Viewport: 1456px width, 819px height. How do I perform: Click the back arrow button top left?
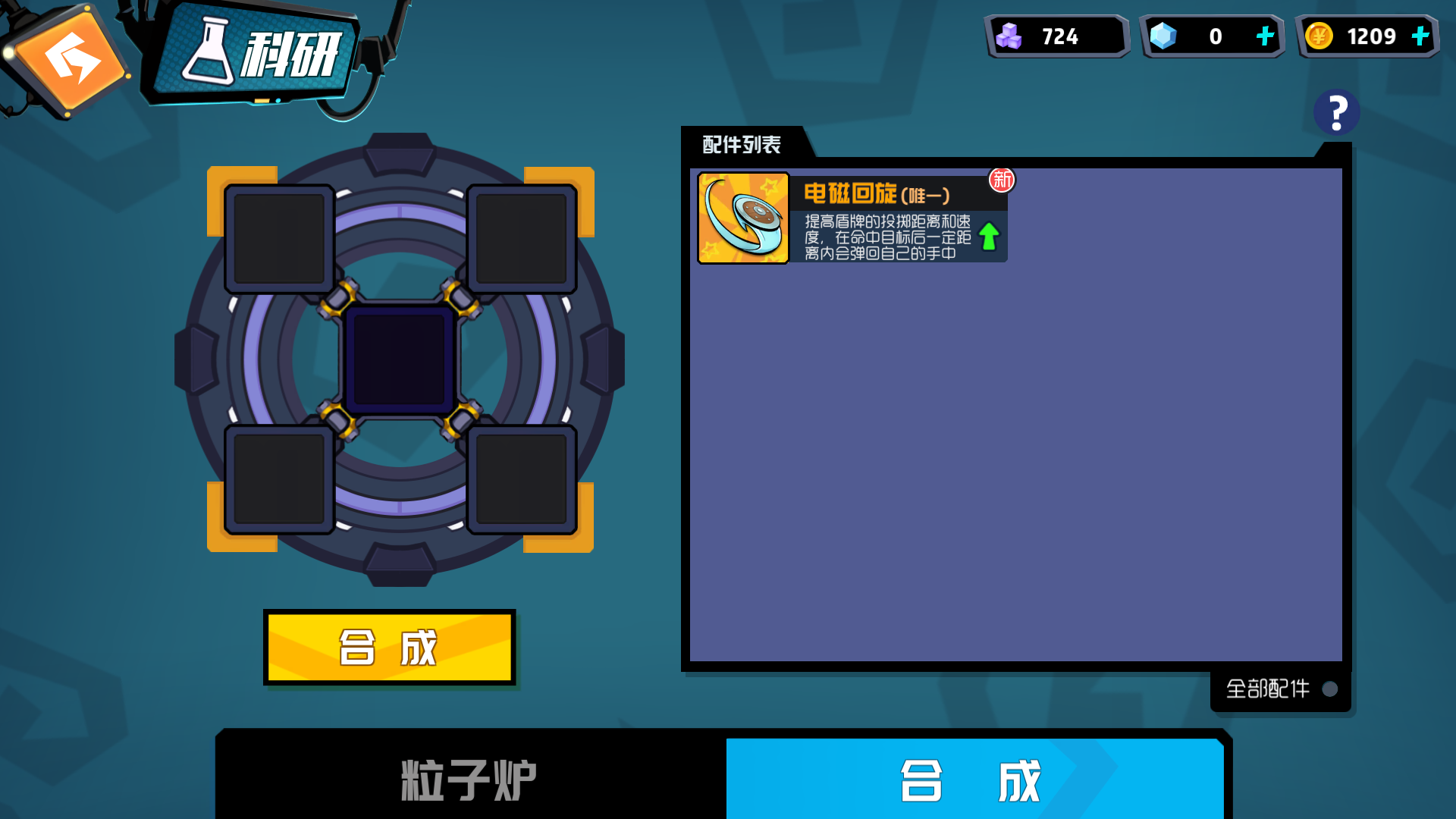[x=72, y=57]
